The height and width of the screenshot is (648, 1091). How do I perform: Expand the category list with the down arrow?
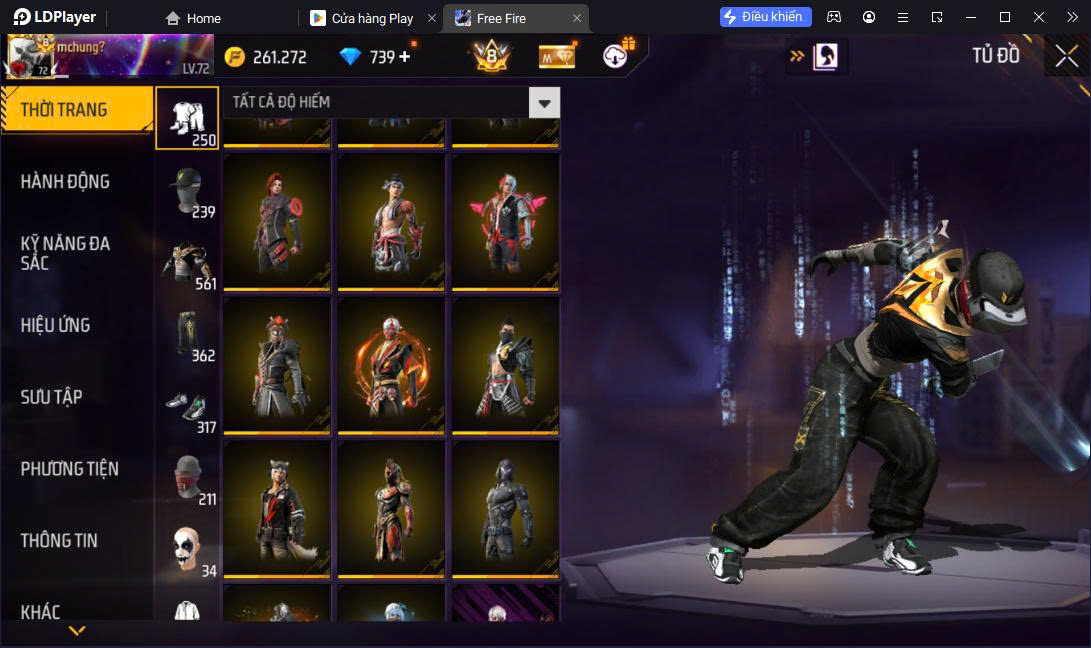[77, 631]
